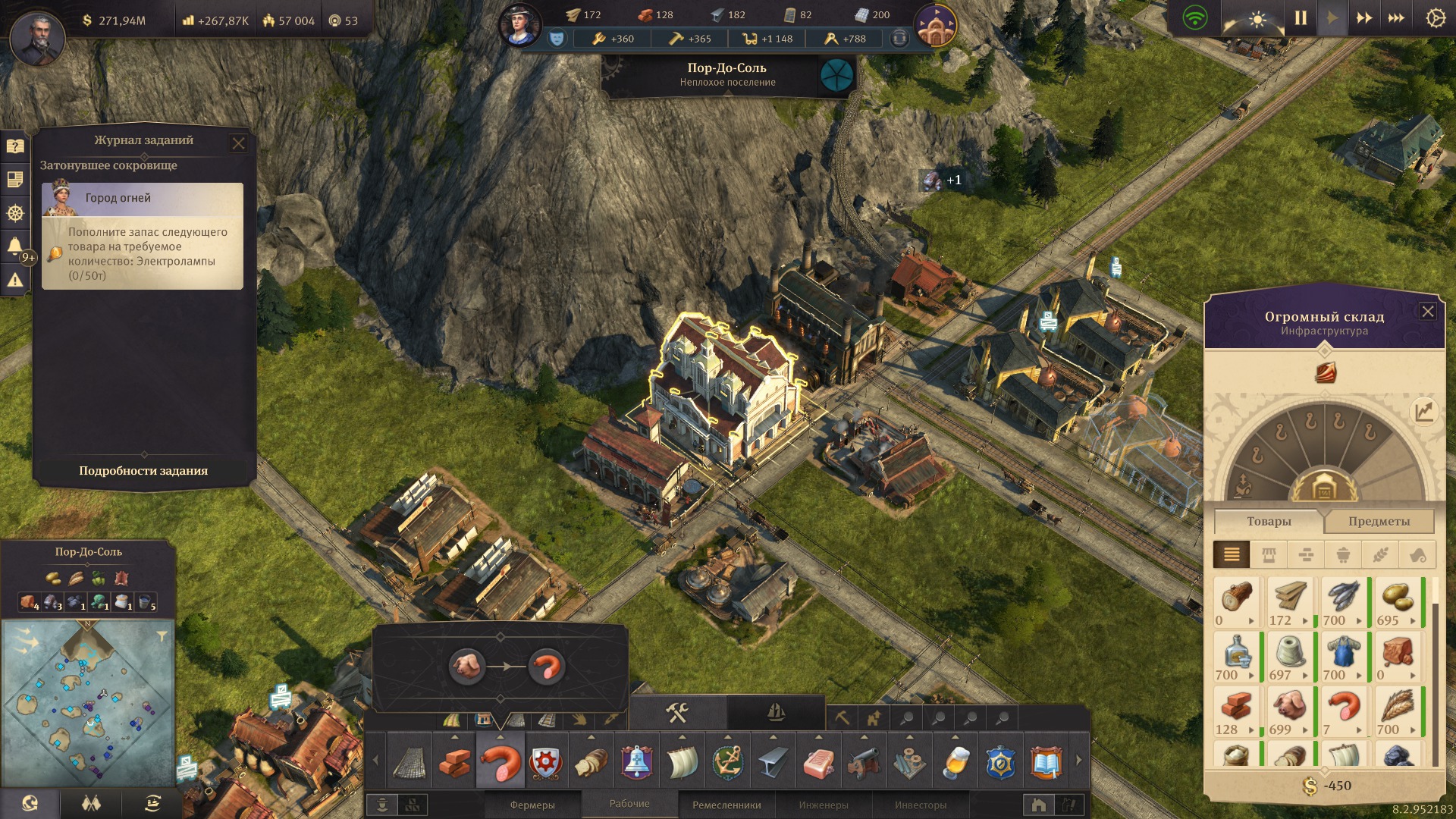Pause the game speed
The height and width of the screenshot is (819, 1456).
point(1301,18)
